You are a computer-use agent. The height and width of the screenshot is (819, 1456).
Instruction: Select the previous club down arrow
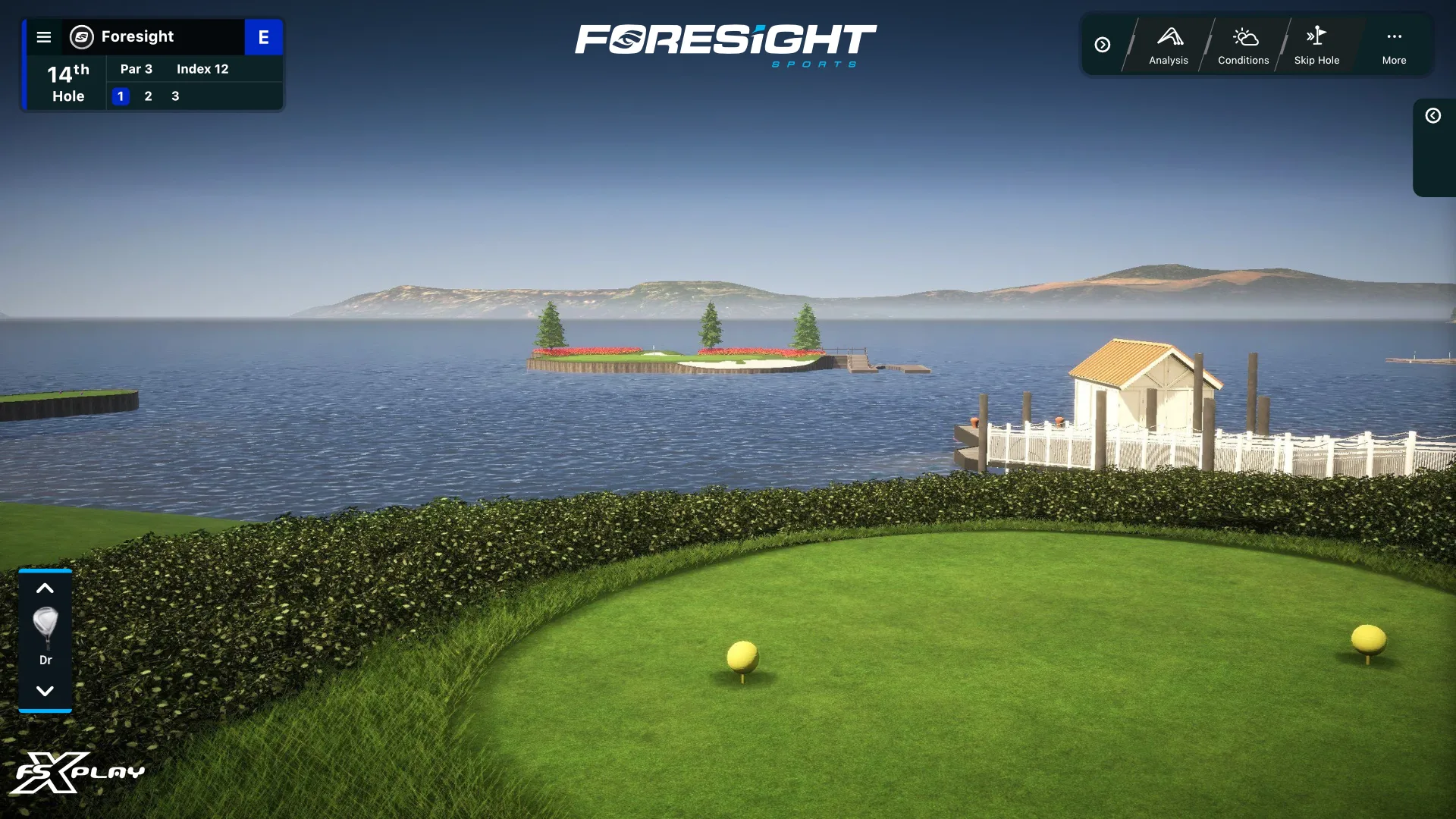[x=45, y=691]
